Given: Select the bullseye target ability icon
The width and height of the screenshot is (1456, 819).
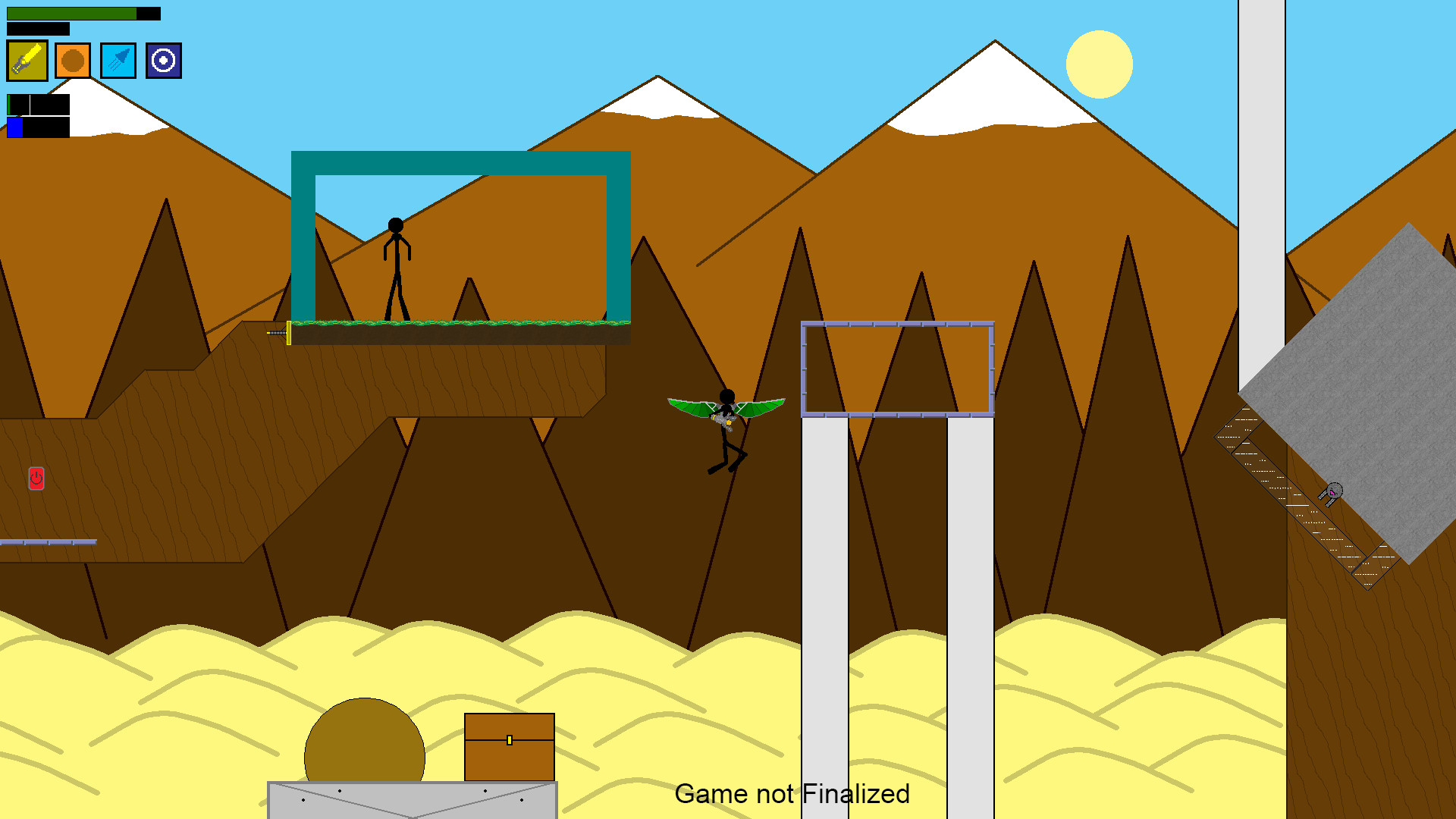Looking at the screenshot, I should pyautogui.click(x=163, y=61).
